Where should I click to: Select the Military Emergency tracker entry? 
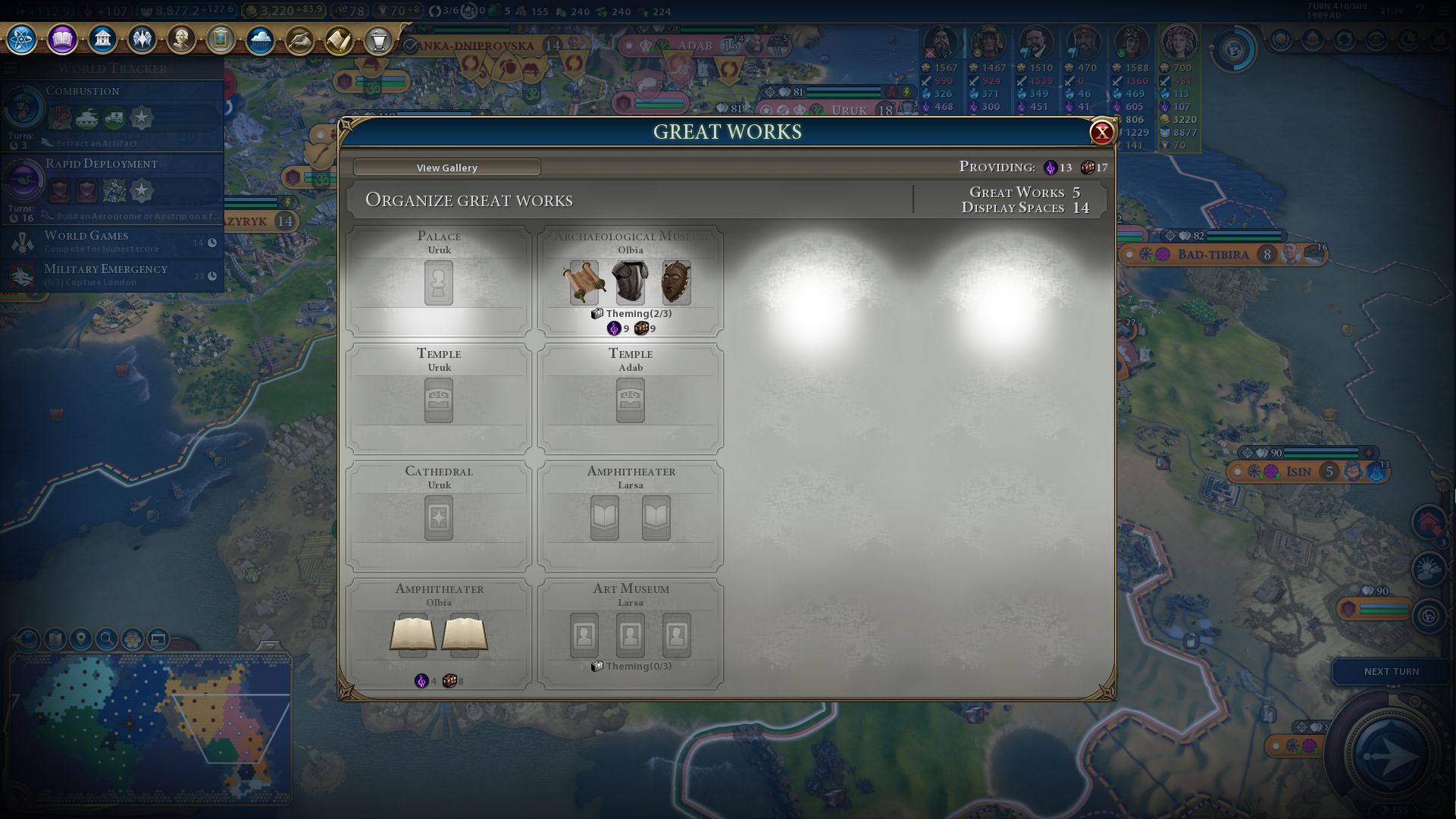114,275
